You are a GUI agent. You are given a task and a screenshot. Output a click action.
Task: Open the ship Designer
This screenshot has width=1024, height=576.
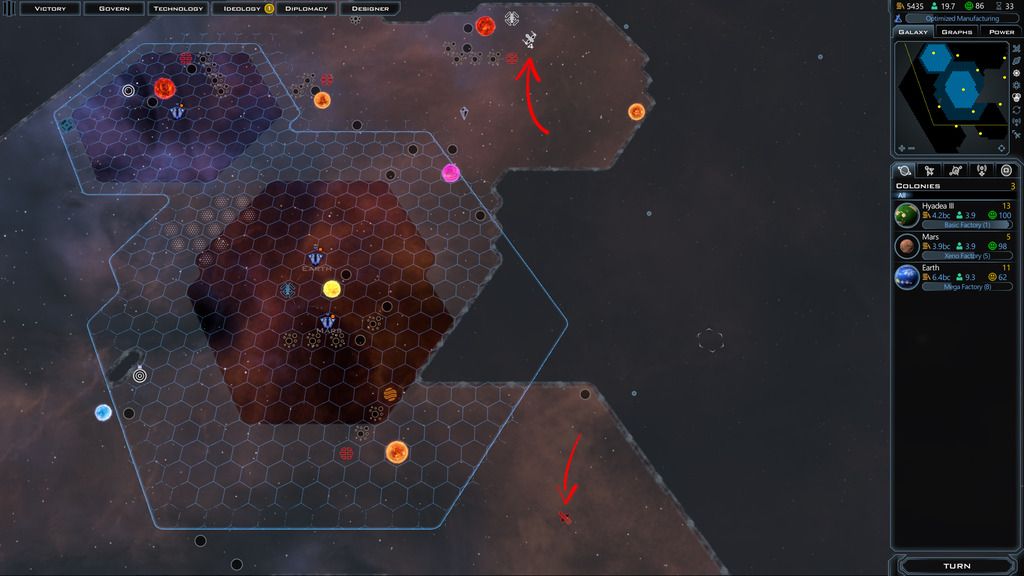(370, 8)
